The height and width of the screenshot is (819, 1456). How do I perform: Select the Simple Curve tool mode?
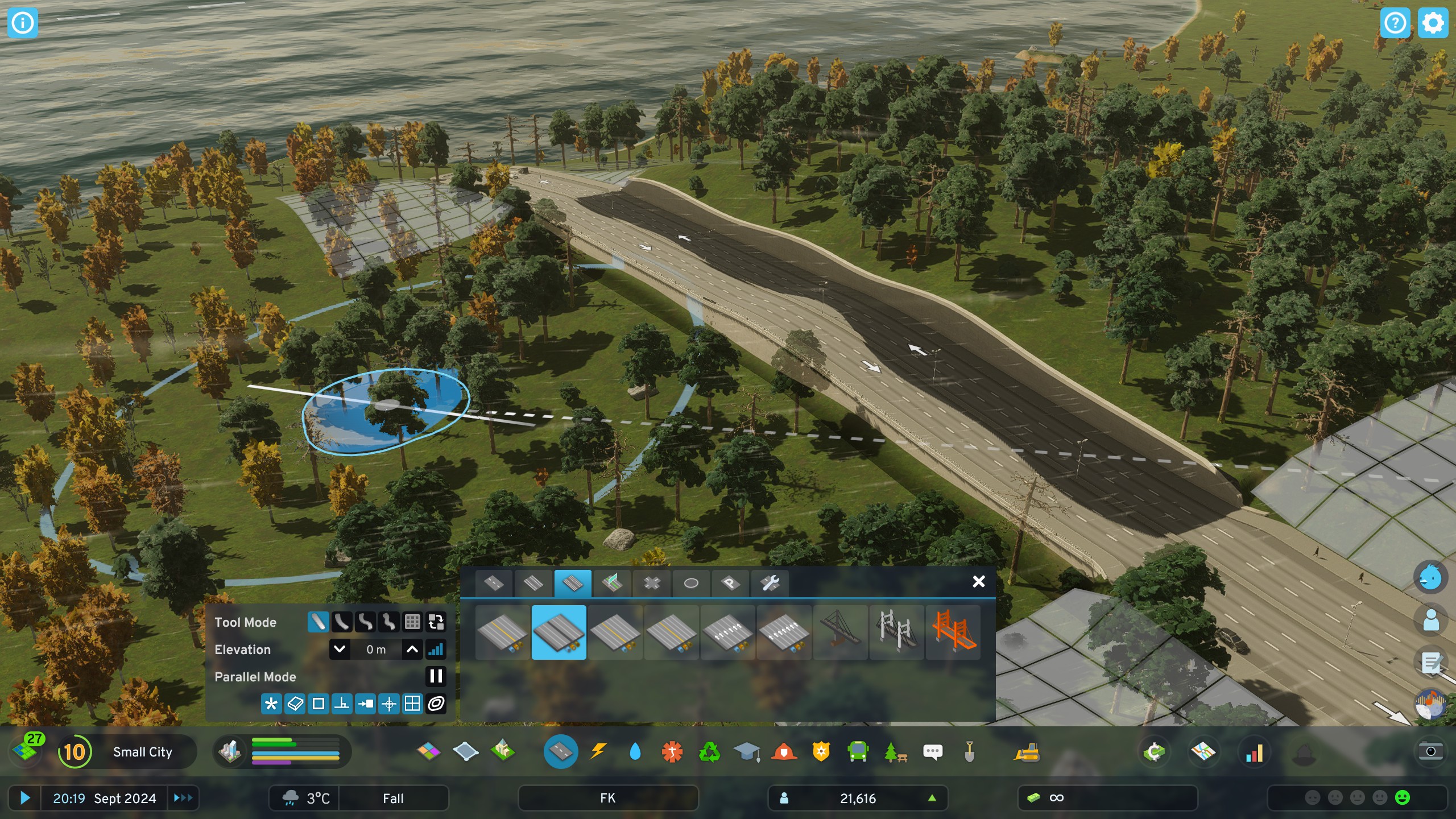click(341, 622)
